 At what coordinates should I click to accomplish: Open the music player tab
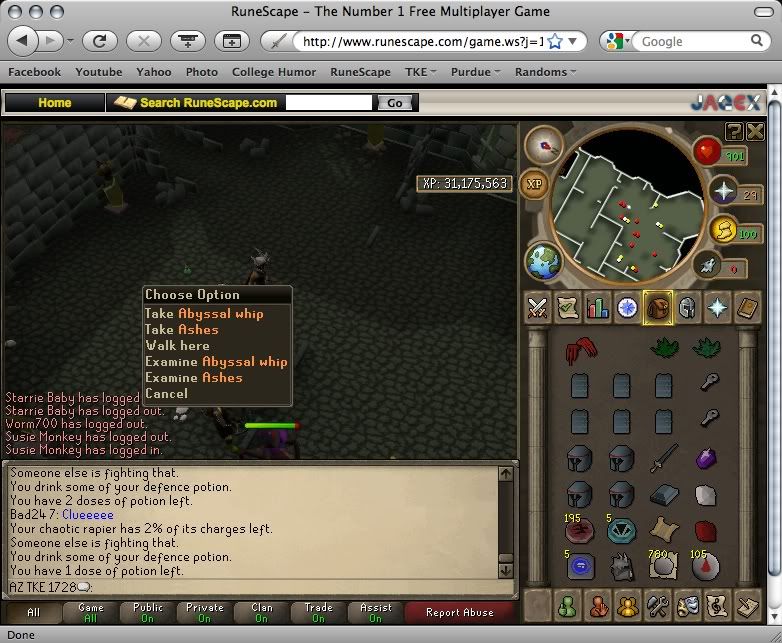748,605
